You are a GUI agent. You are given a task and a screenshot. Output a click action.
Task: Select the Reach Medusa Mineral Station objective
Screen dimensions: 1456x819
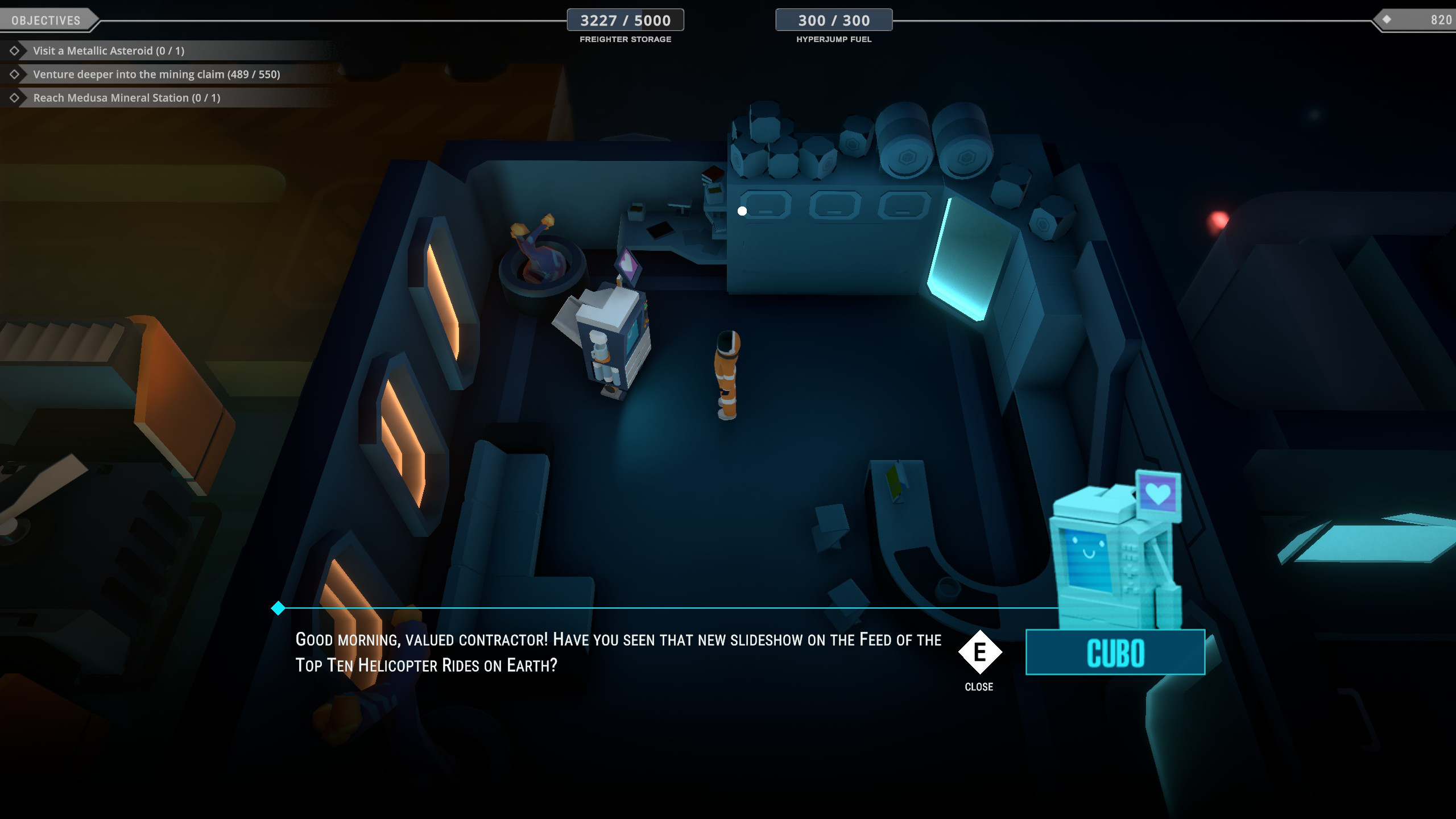pyautogui.click(x=126, y=98)
